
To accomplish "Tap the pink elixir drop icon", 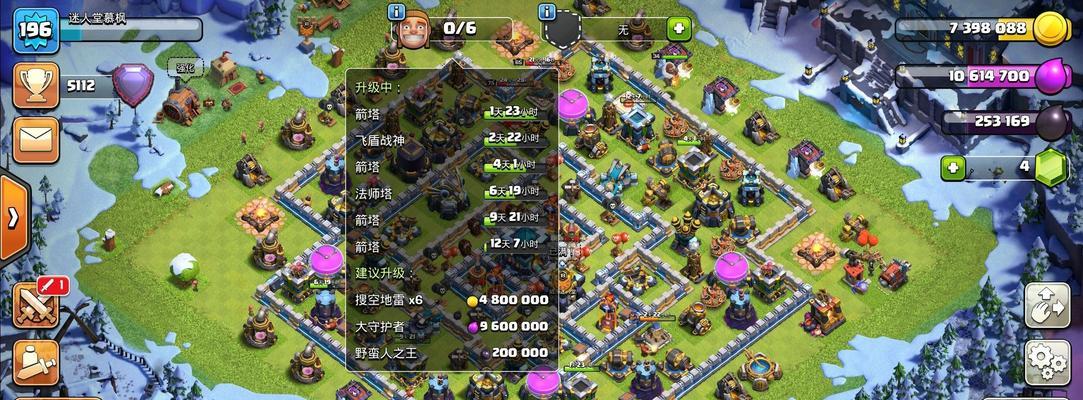I will click(x=1051, y=76).
